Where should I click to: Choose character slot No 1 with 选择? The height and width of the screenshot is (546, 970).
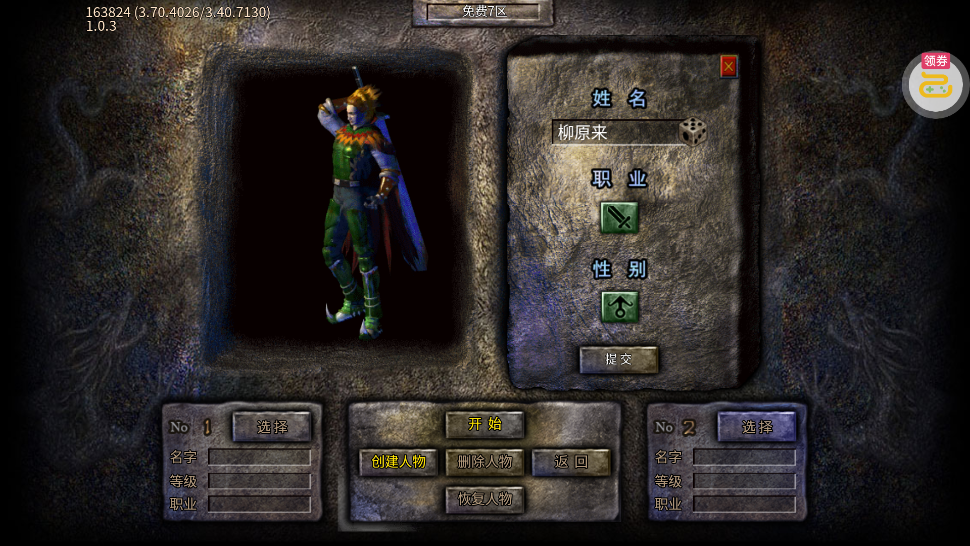(272, 426)
